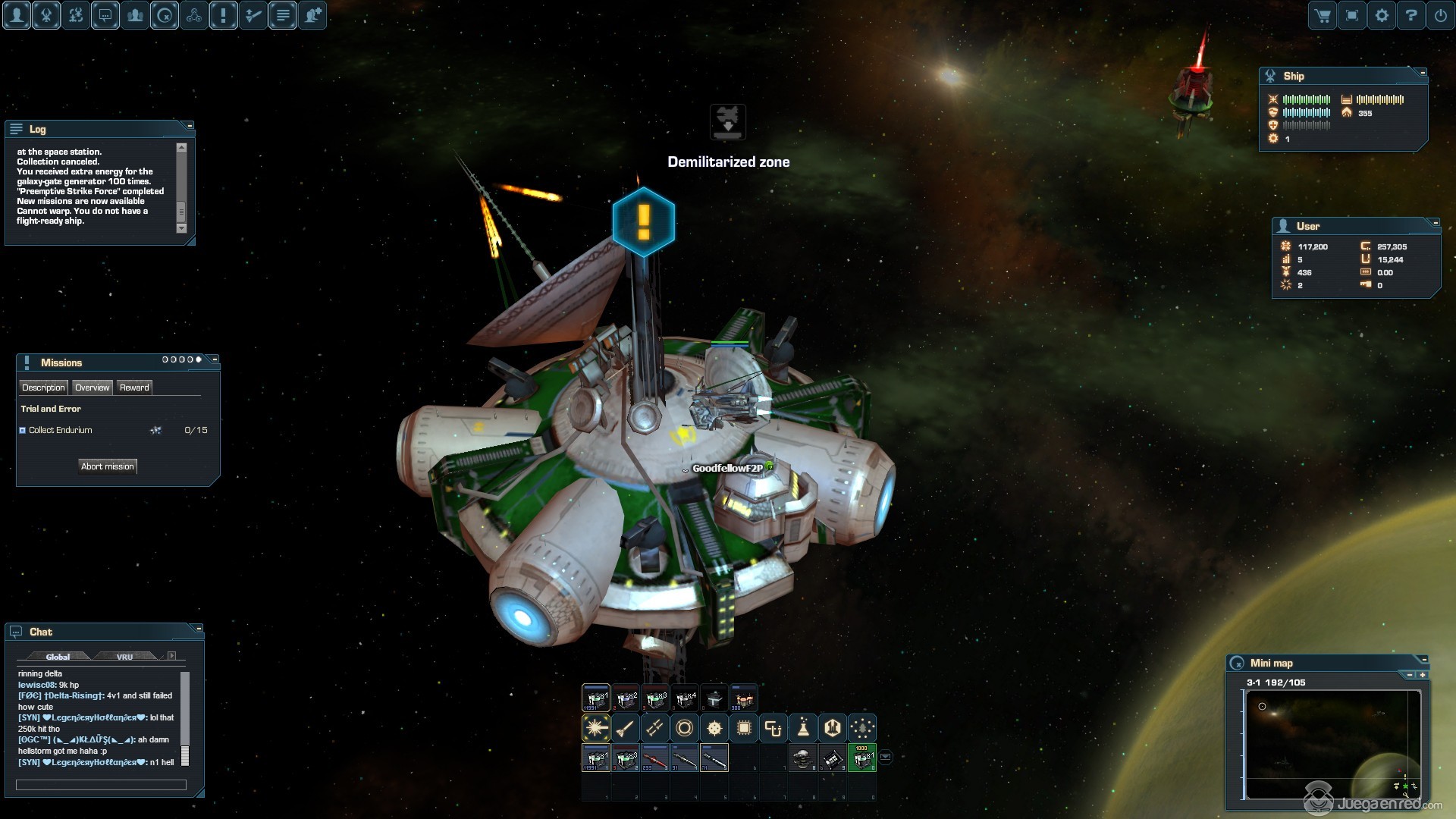Open the question mark help

[x=1411, y=15]
